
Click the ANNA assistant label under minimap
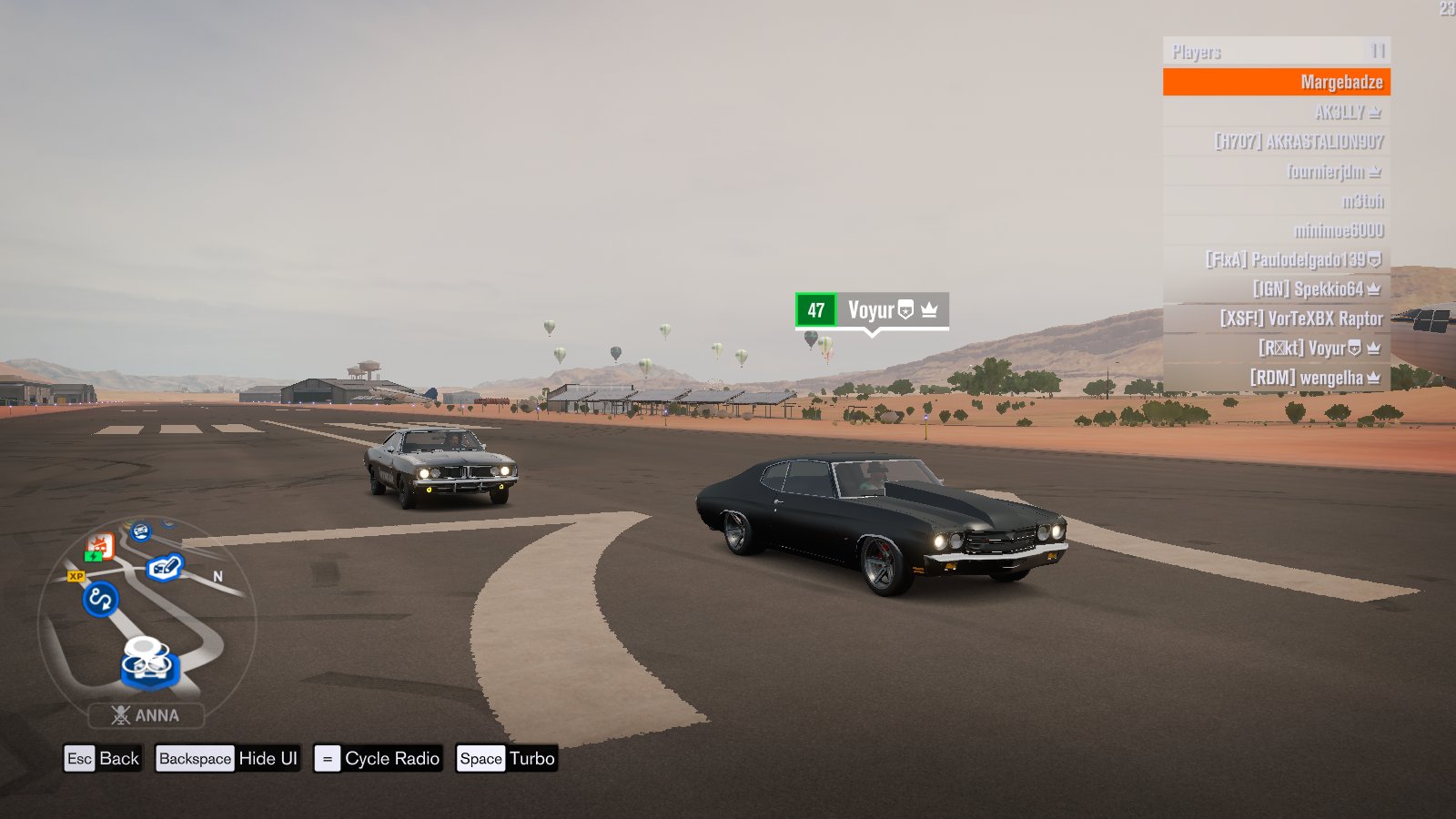click(147, 715)
